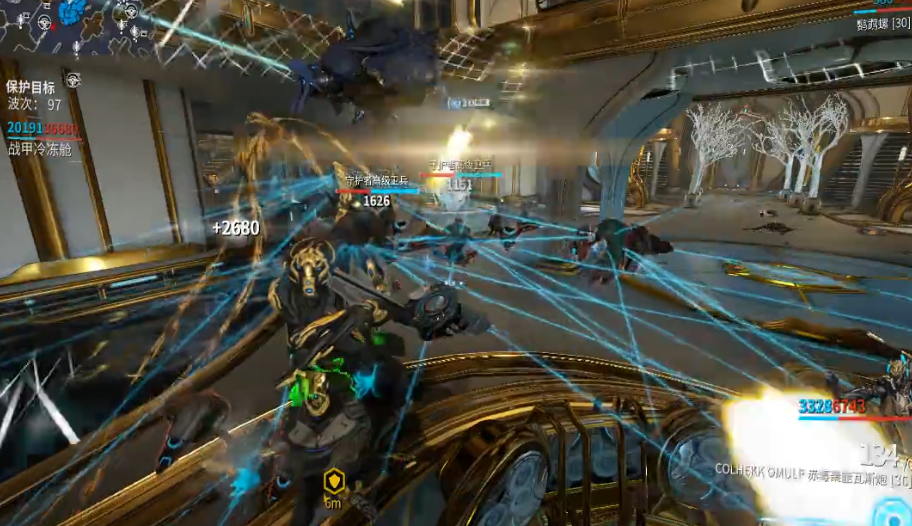This screenshot has width=912, height=526.
Task: Activate the glowing blue ability icon
Action: [x=893, y=513]
